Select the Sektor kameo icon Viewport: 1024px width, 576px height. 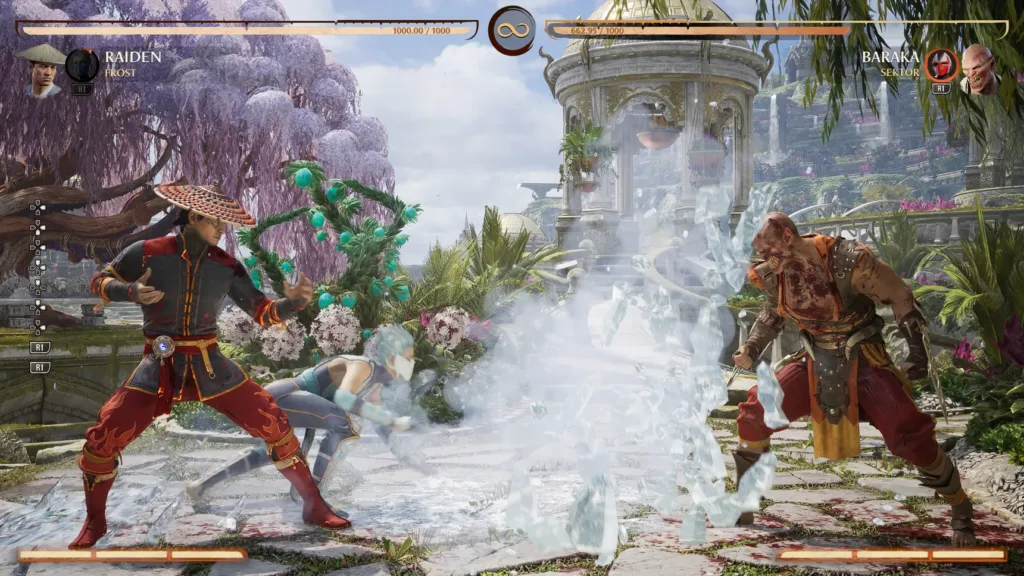tap(940, 65)
